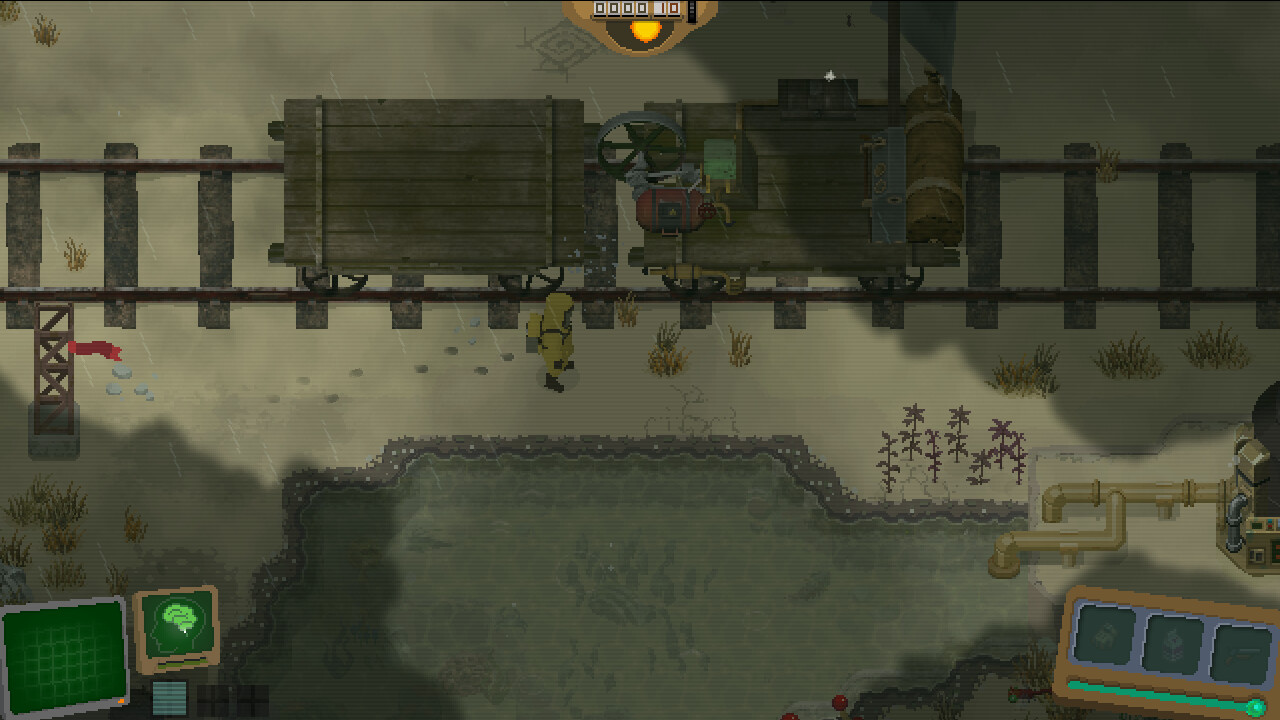The width and height of the screenshot is (1280, 720).
Task: Click the wooden cargo wagon
Action: (x=430, y=180)
